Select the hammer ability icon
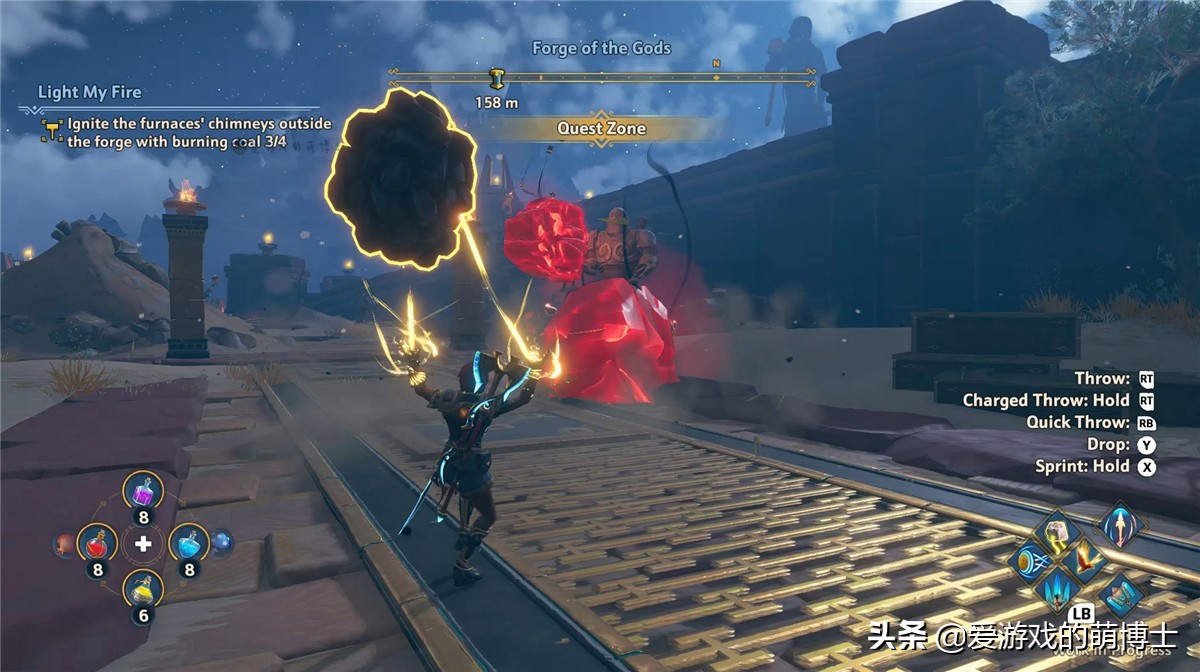This screenshot has width=1200, height=672. pyautogui.click(x=1121, y=594)
